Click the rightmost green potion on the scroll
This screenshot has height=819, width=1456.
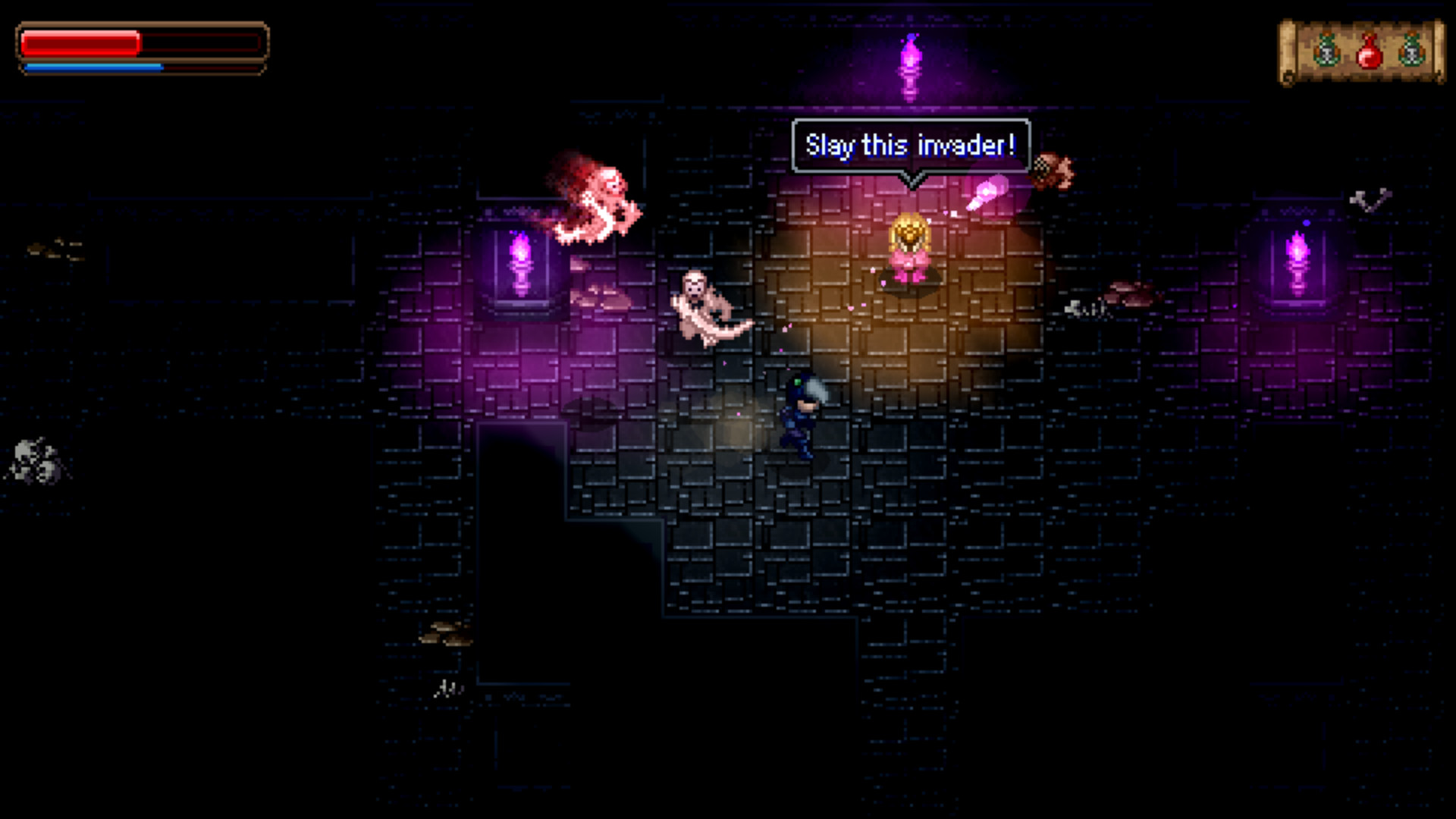(1411, 49)
